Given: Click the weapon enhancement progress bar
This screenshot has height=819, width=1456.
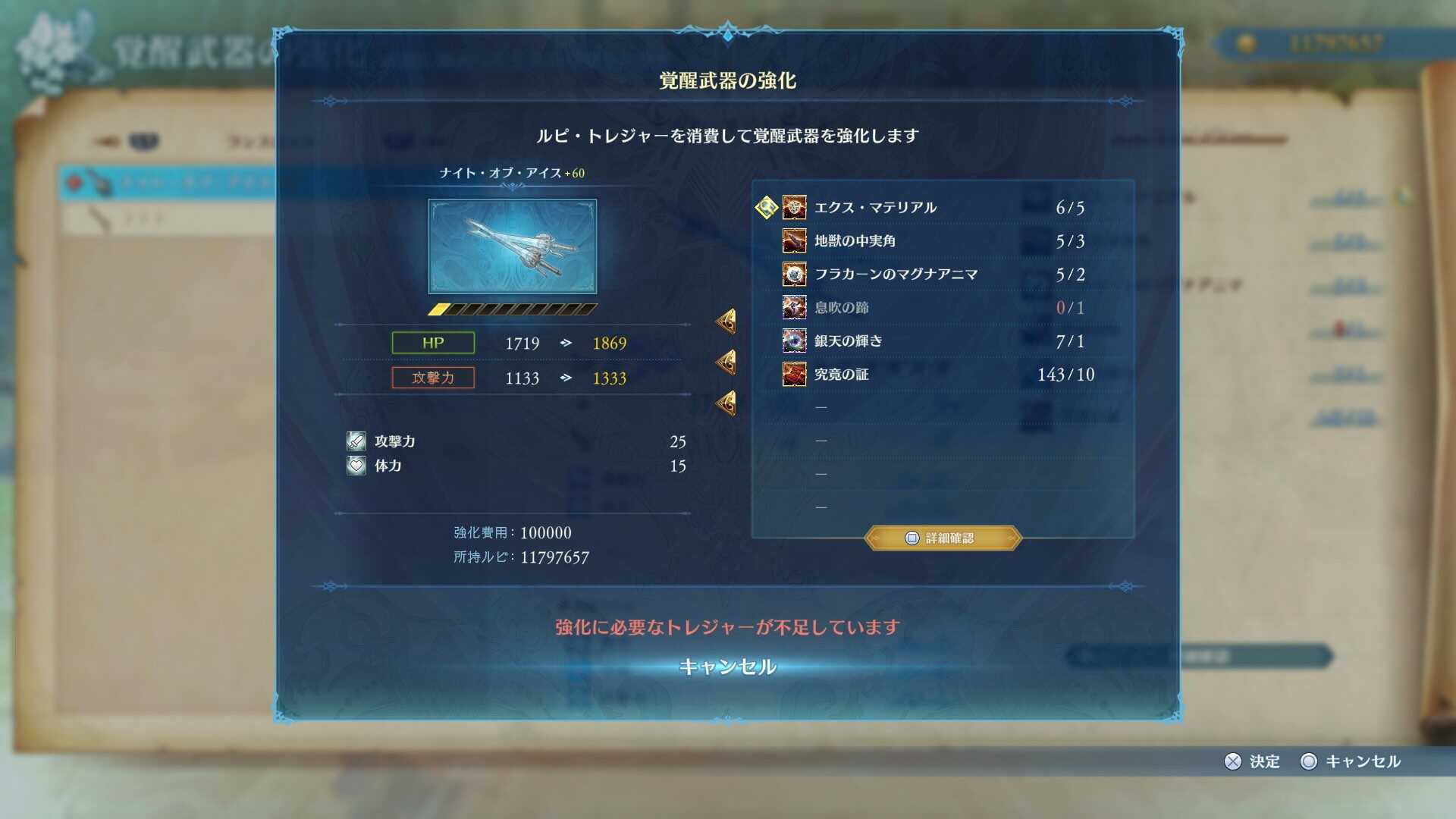Looking at the screenshot, I should 513,308.
